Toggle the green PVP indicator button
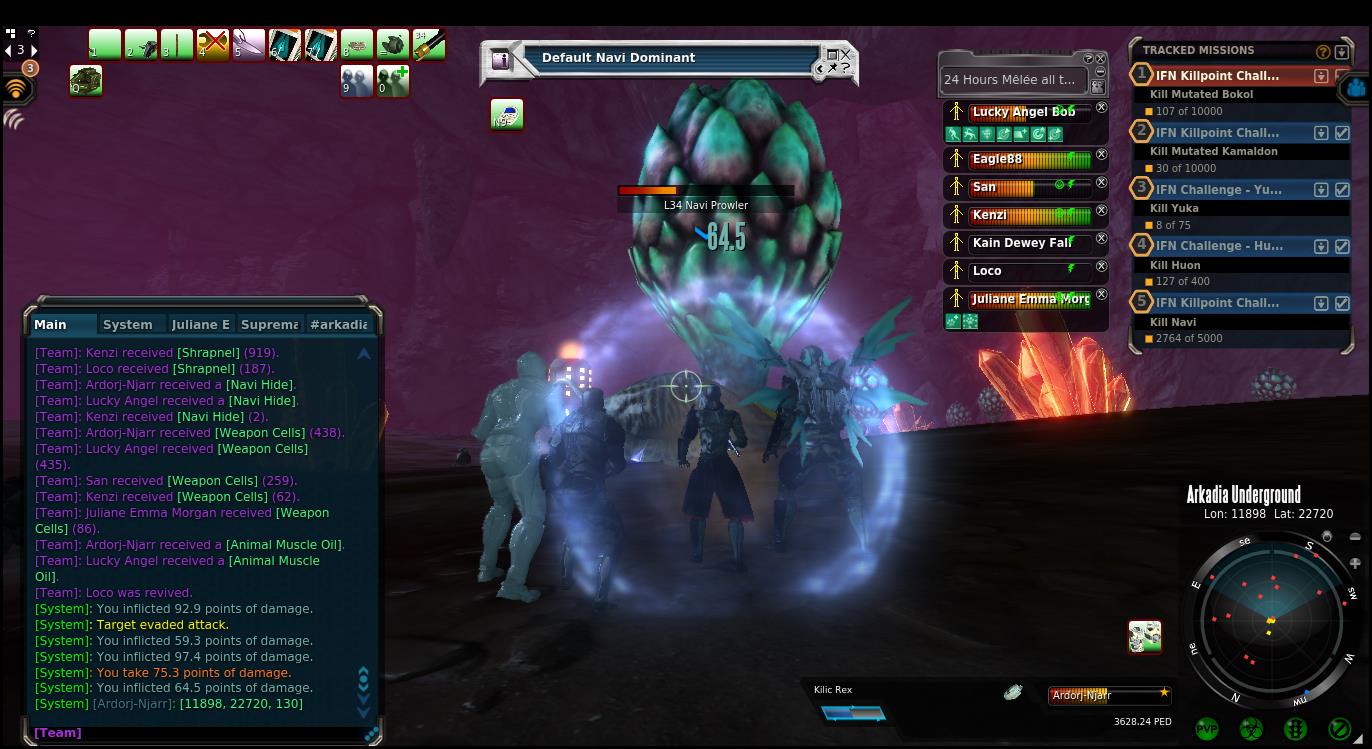1372x749 pixels. (x=1207, y=729)
